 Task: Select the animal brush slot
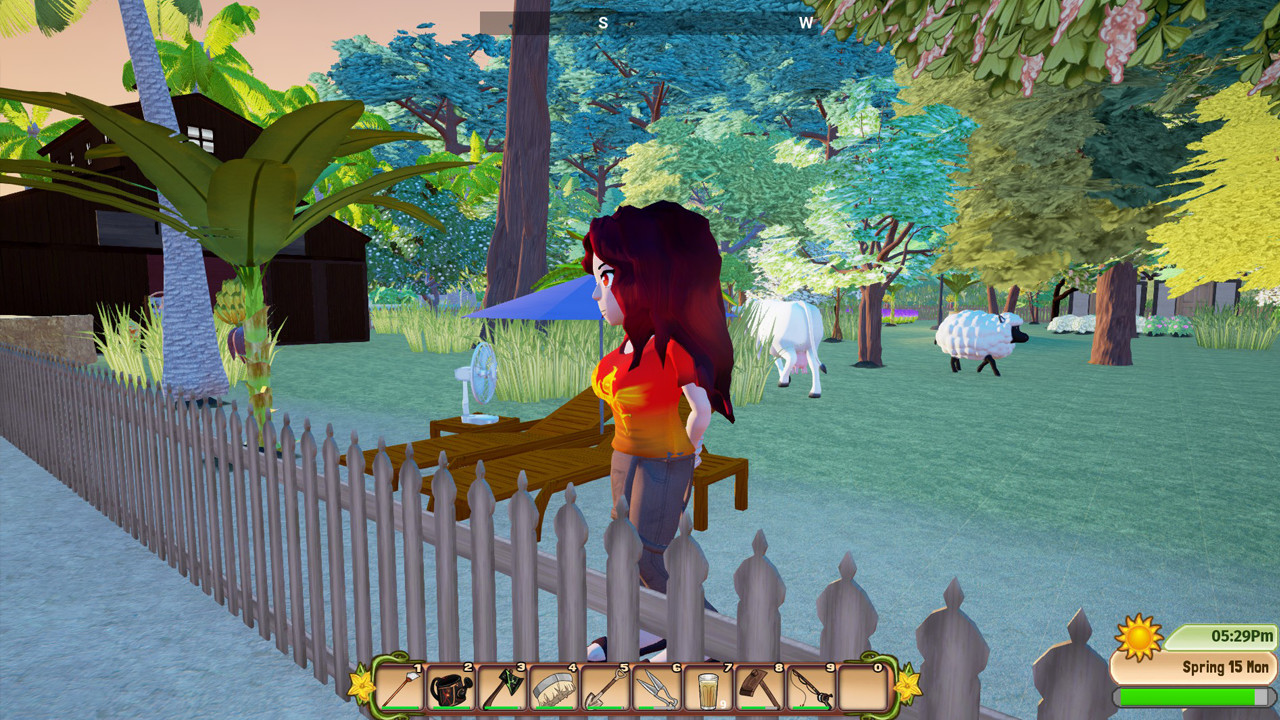554,688
